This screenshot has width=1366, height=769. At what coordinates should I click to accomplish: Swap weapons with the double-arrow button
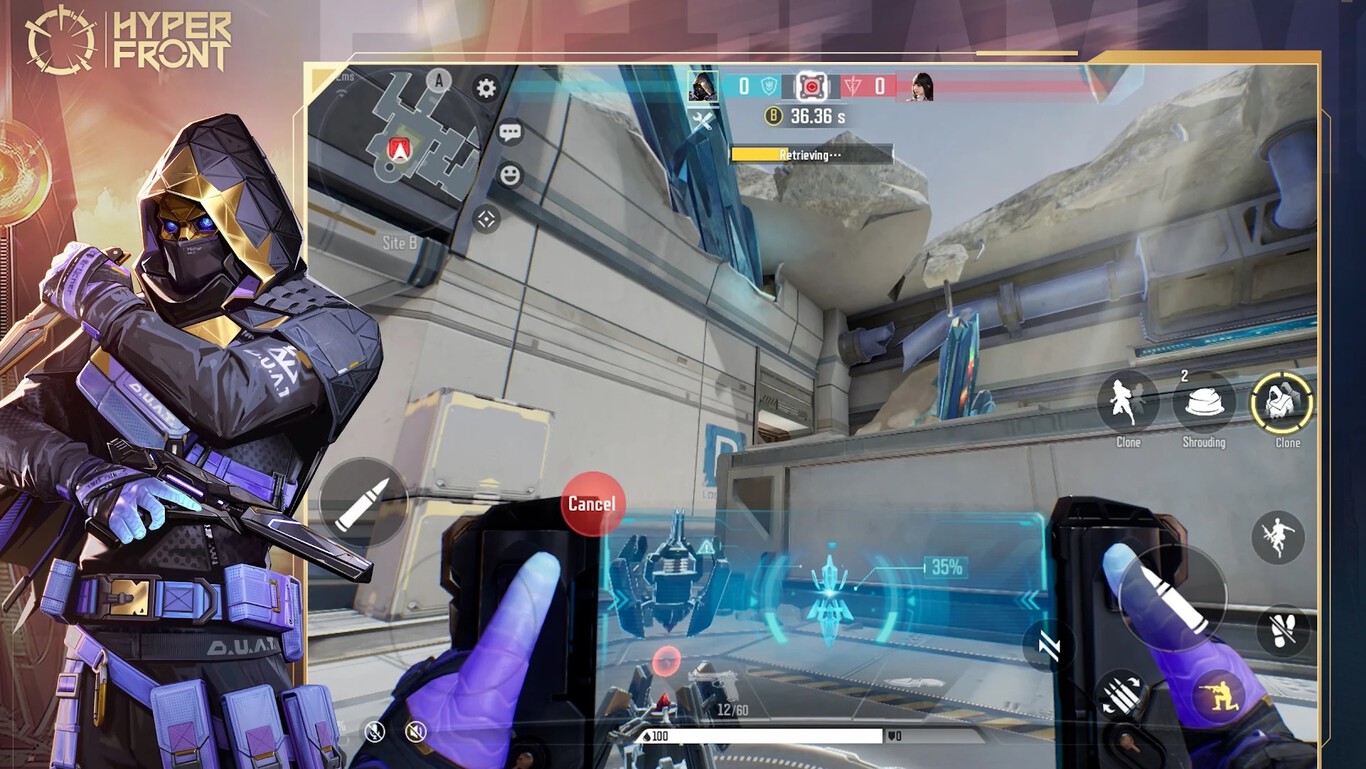(1047, 646)
